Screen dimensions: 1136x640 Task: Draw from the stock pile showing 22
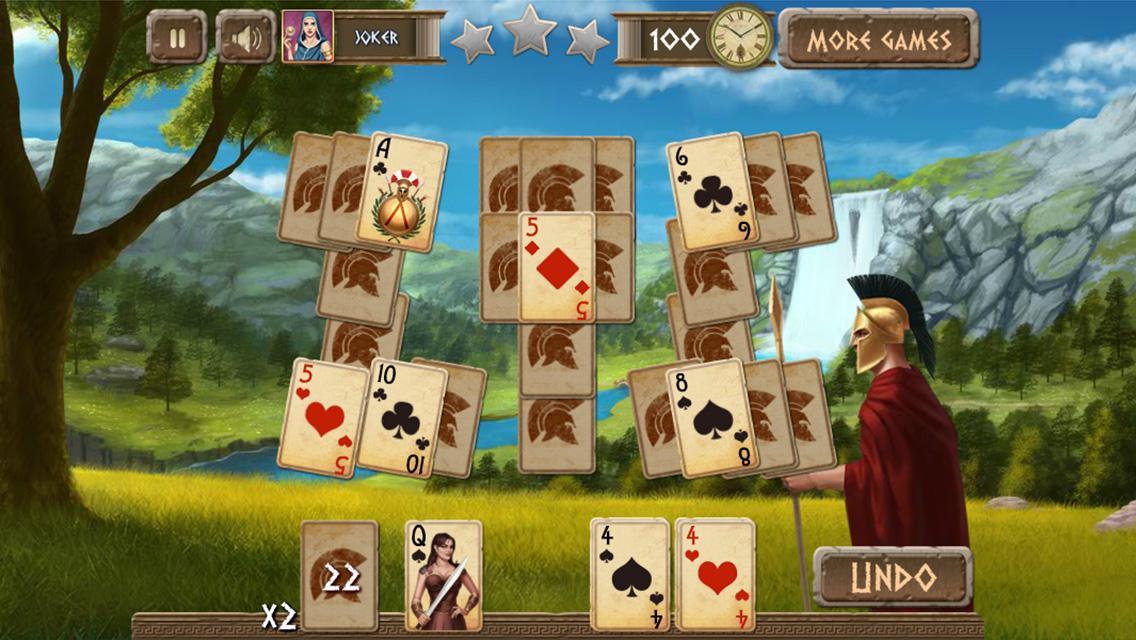tap(339, 575)
